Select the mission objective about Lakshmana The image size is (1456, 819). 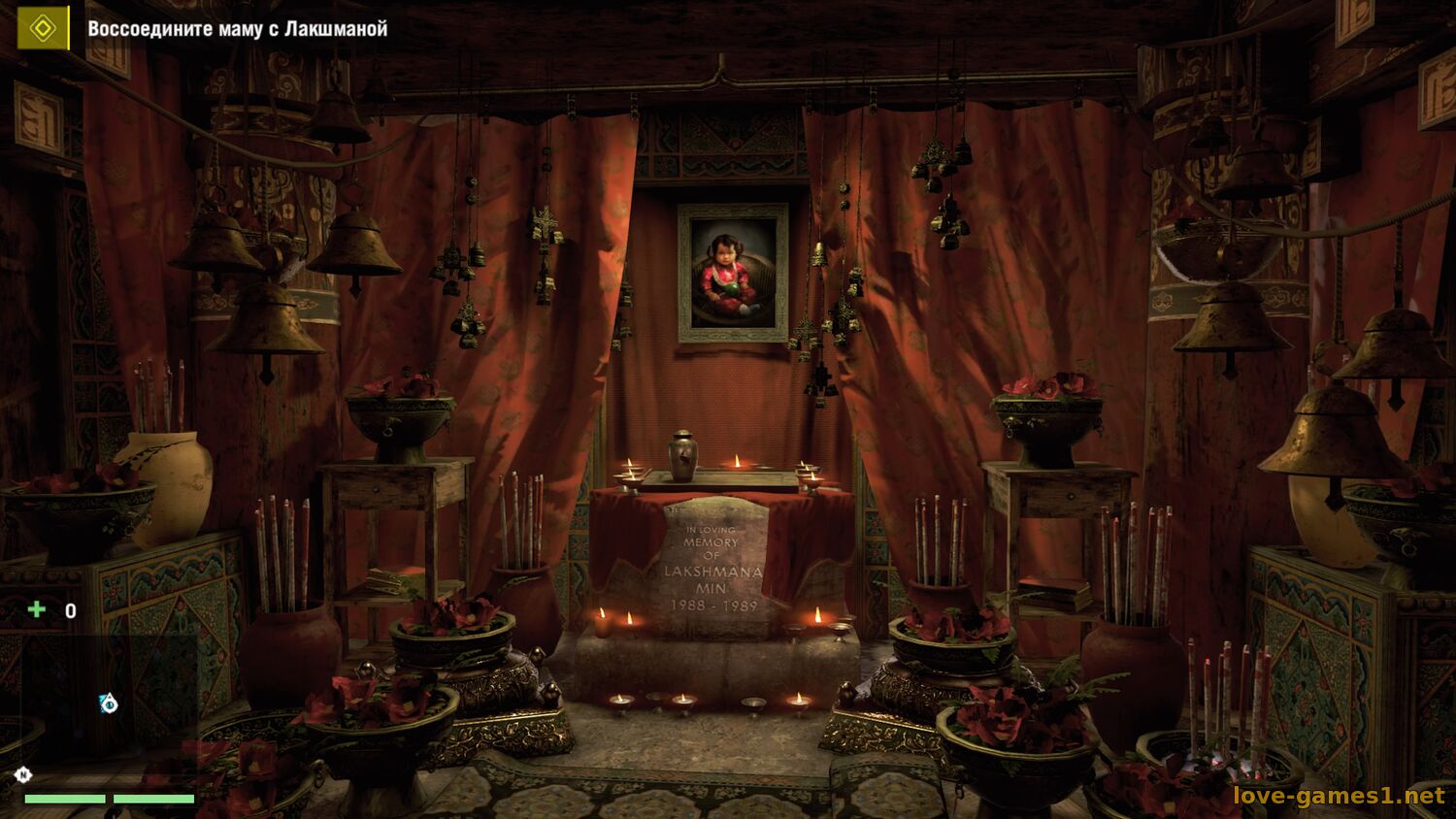[238, 29]
